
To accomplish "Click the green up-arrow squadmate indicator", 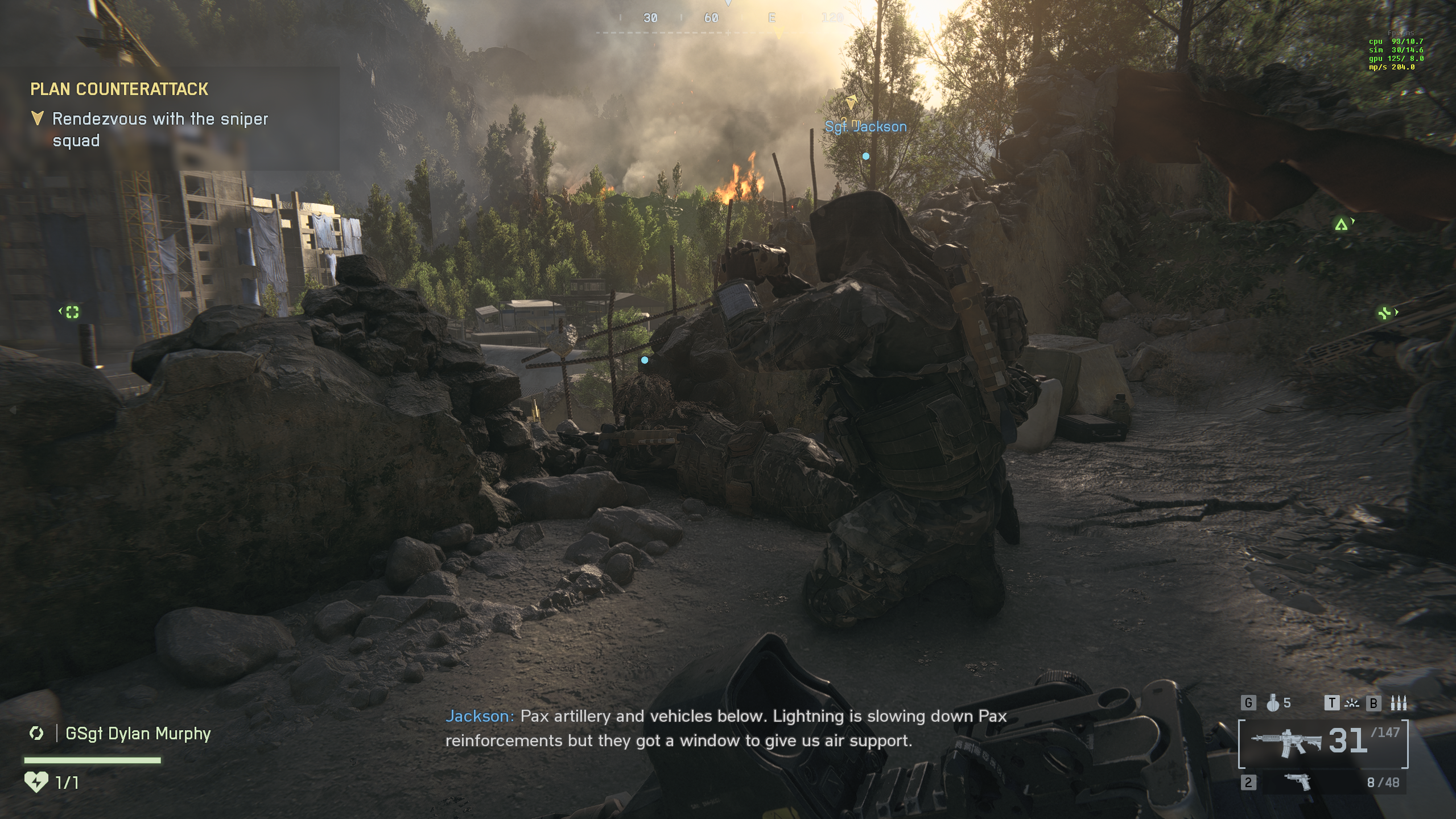I will [x=1341, y=225].
